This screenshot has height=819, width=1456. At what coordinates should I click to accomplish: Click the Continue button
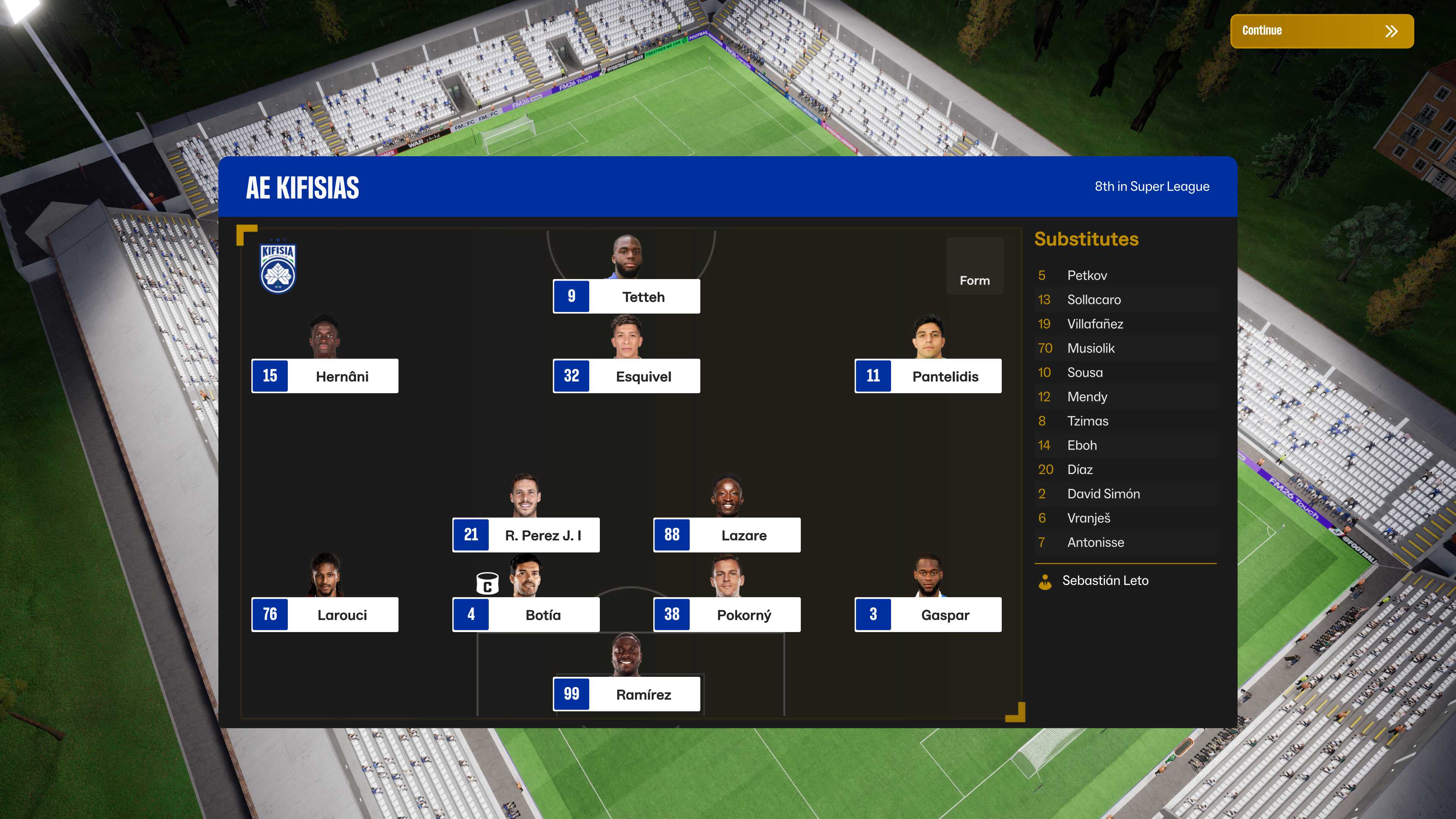[x=1321, y=31]
